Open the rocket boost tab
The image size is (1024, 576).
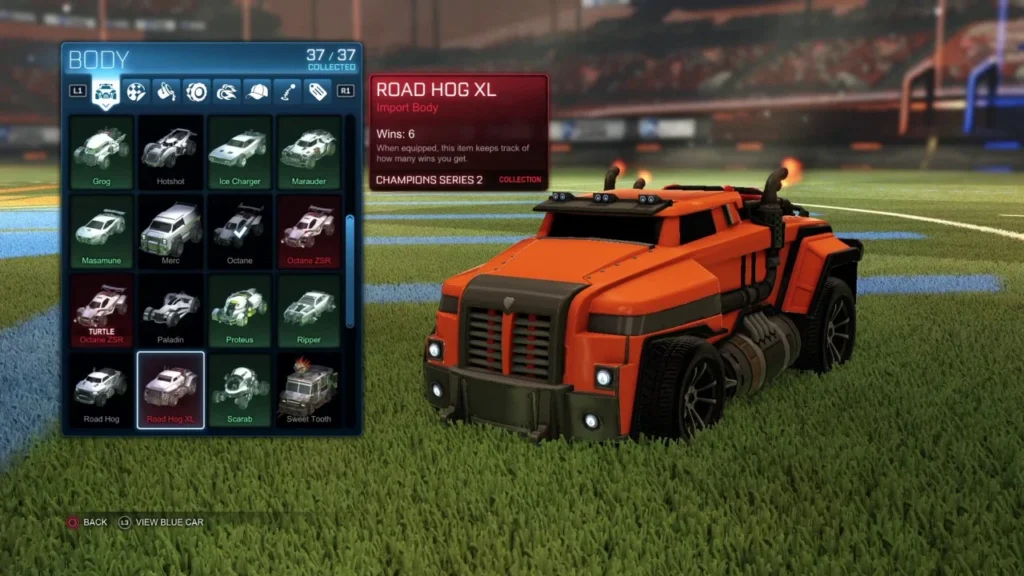tap(227, 92)
